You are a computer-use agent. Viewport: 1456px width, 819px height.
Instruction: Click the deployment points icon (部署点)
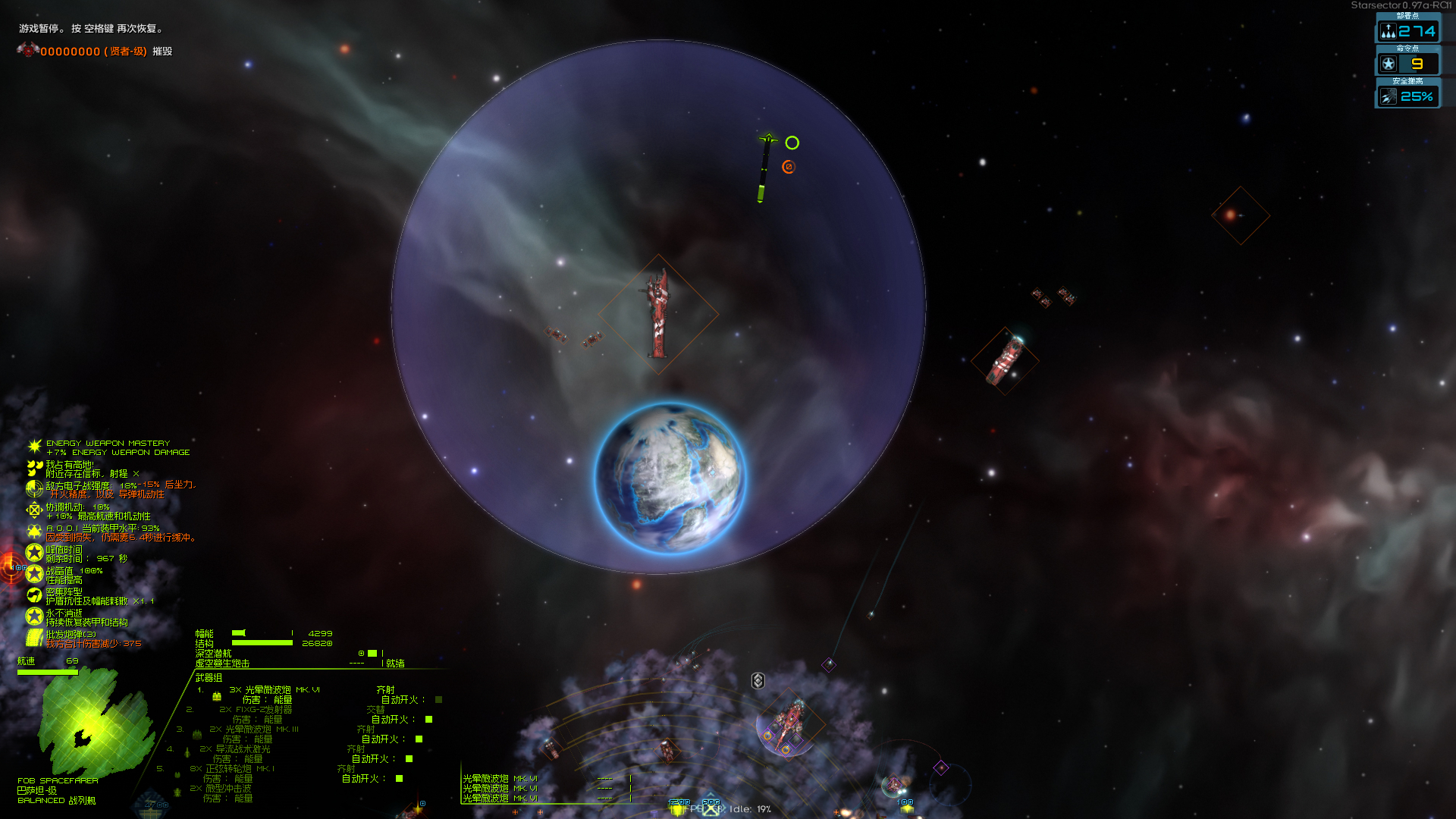pyautogui.click(x=1389, y=31)
